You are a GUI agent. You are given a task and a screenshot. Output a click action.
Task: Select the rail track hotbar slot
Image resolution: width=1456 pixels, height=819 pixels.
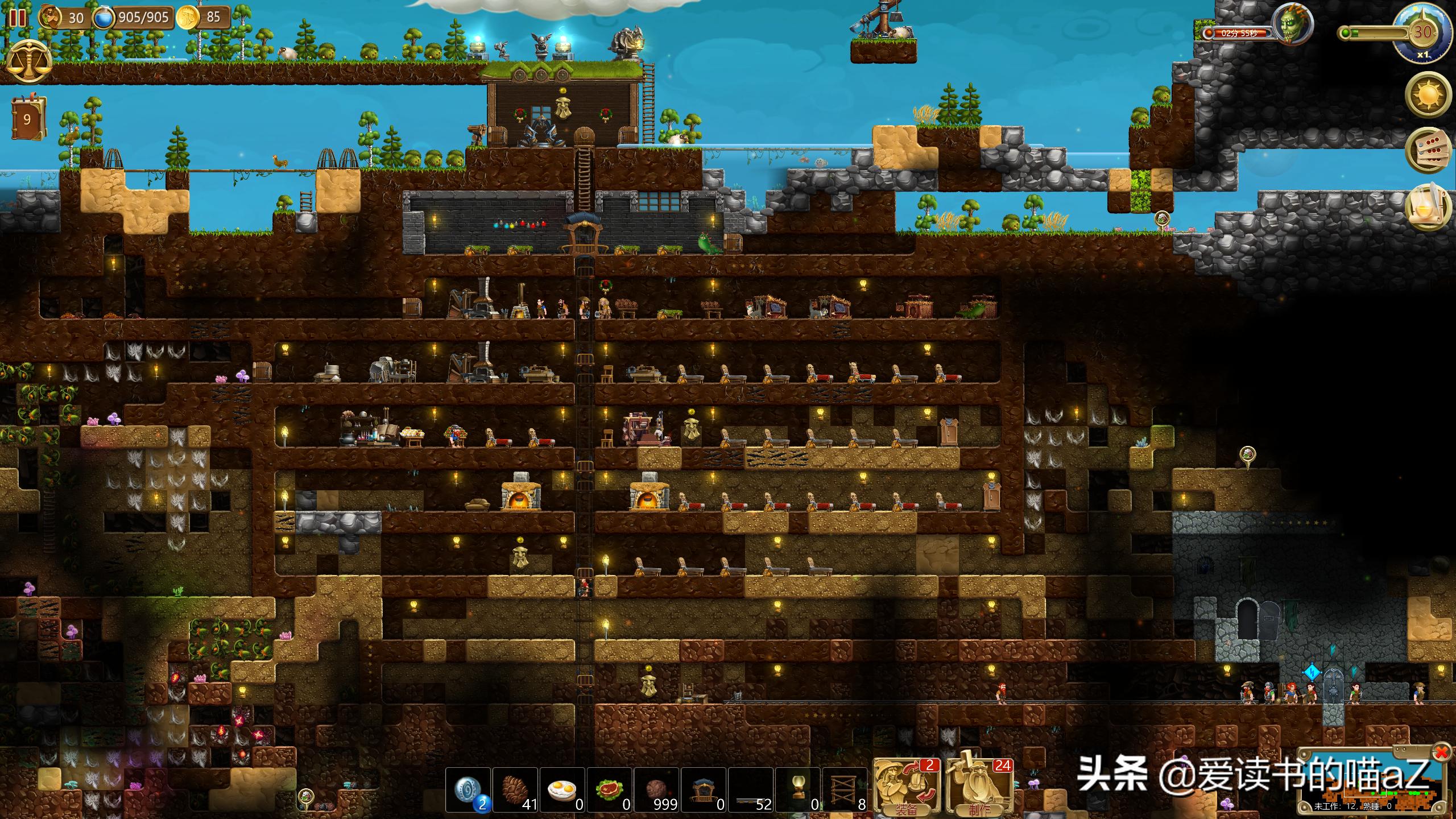point(751,791)
